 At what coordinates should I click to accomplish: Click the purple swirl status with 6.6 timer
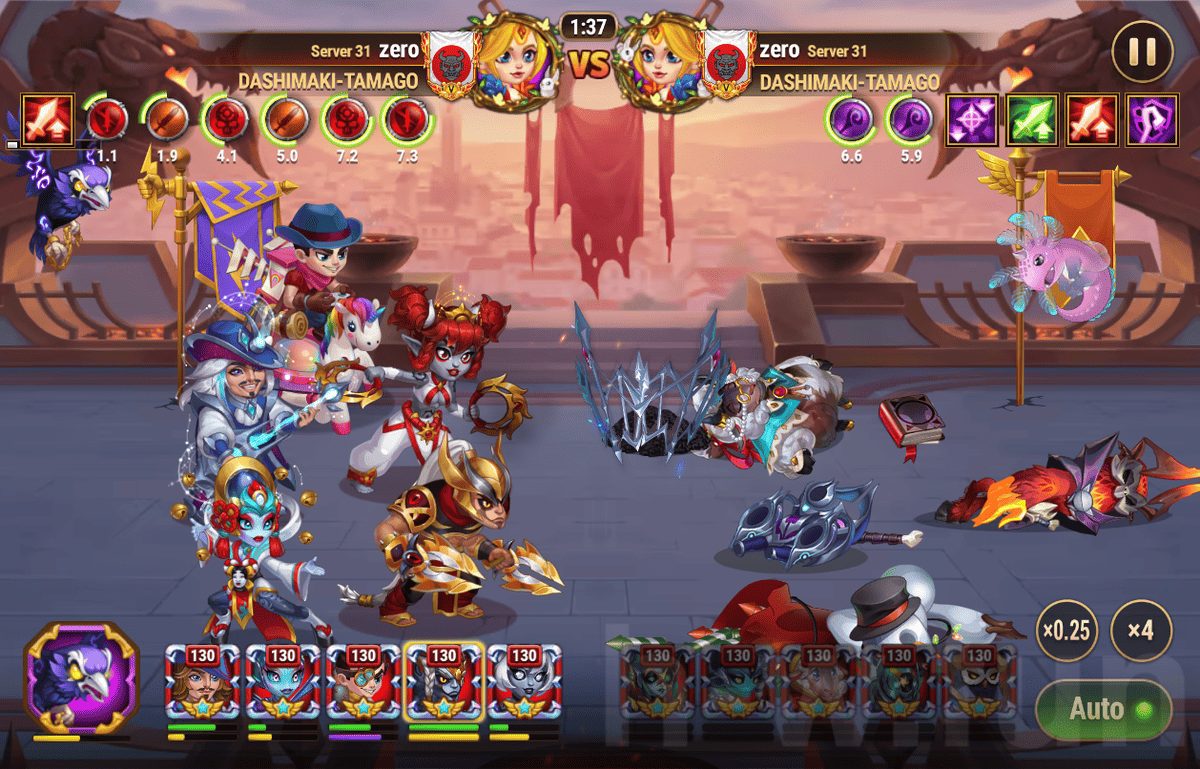[850, 120]
